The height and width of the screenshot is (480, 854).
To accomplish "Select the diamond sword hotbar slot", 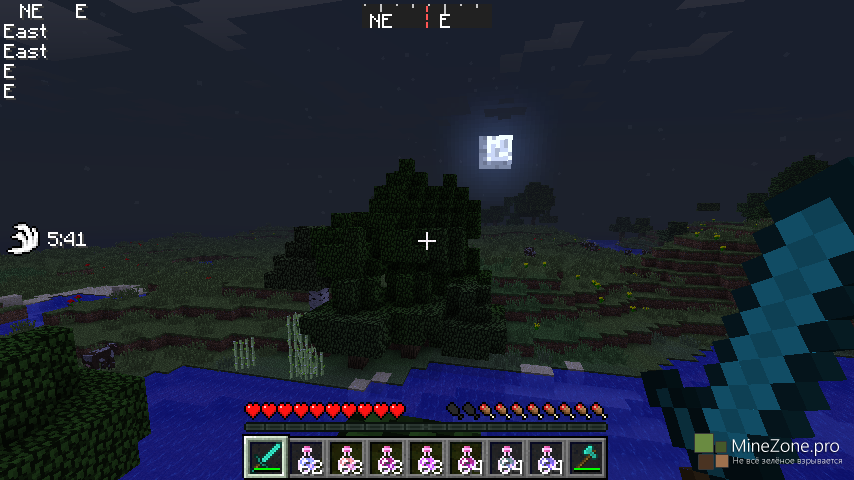I will (266, 457).
